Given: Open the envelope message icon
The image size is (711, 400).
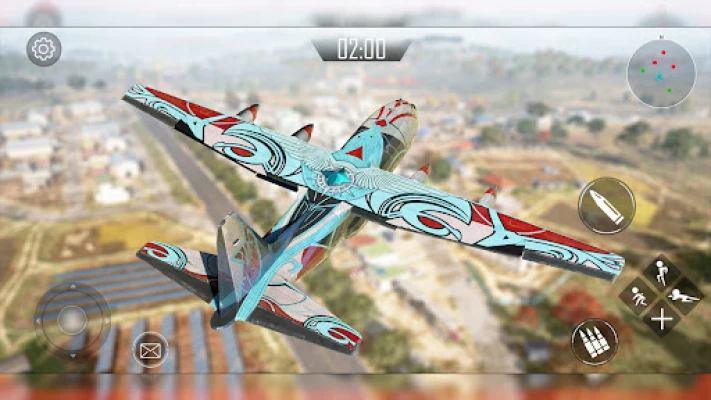Looking at the screenshot, I should (x=150, y=350).
